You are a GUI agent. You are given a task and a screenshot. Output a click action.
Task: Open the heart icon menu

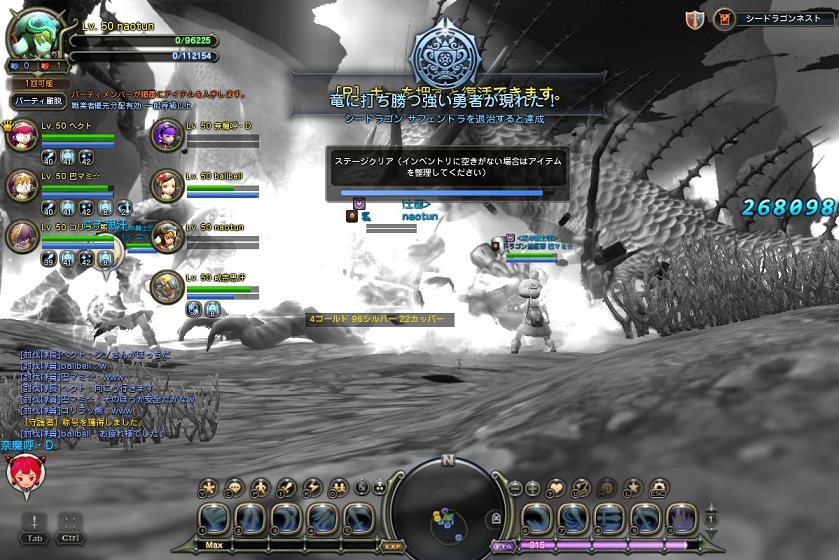coord(557,488)
